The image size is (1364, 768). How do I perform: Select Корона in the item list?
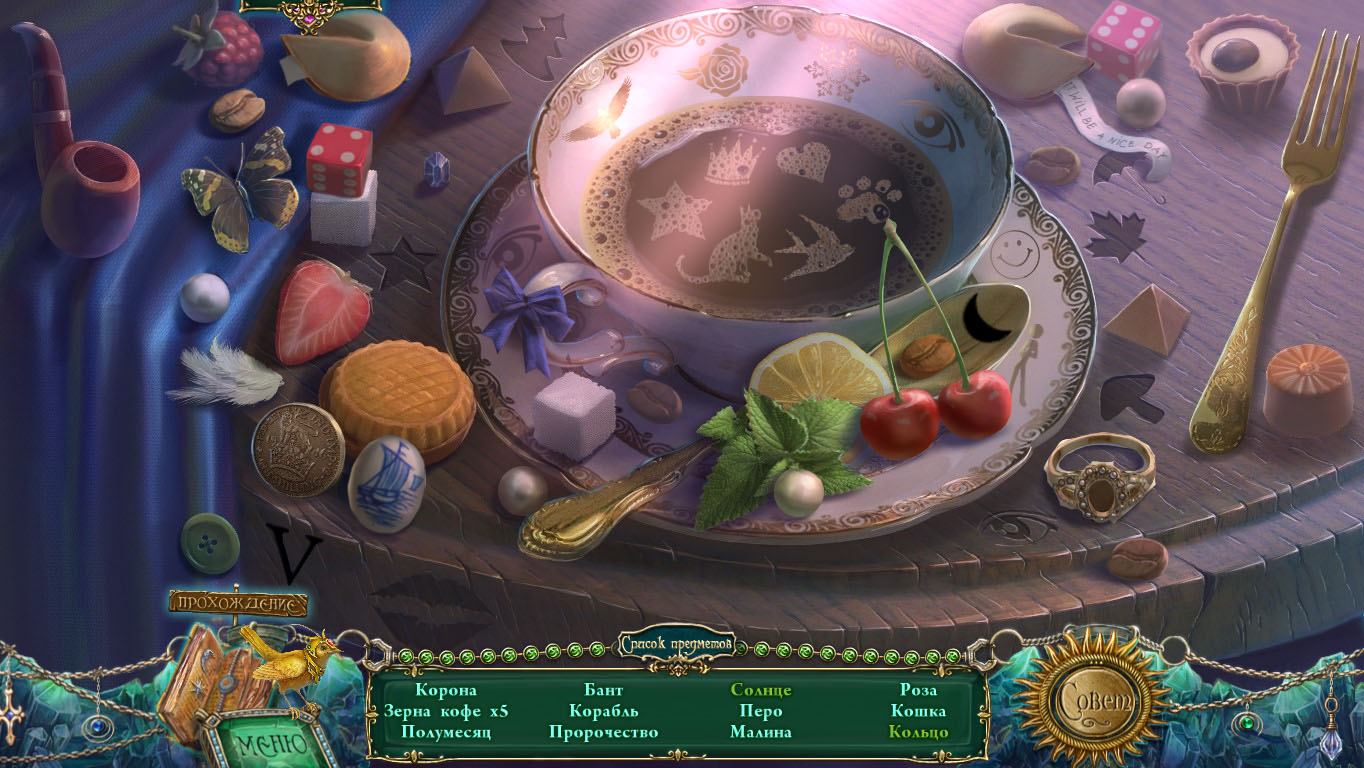pos(446,690)
